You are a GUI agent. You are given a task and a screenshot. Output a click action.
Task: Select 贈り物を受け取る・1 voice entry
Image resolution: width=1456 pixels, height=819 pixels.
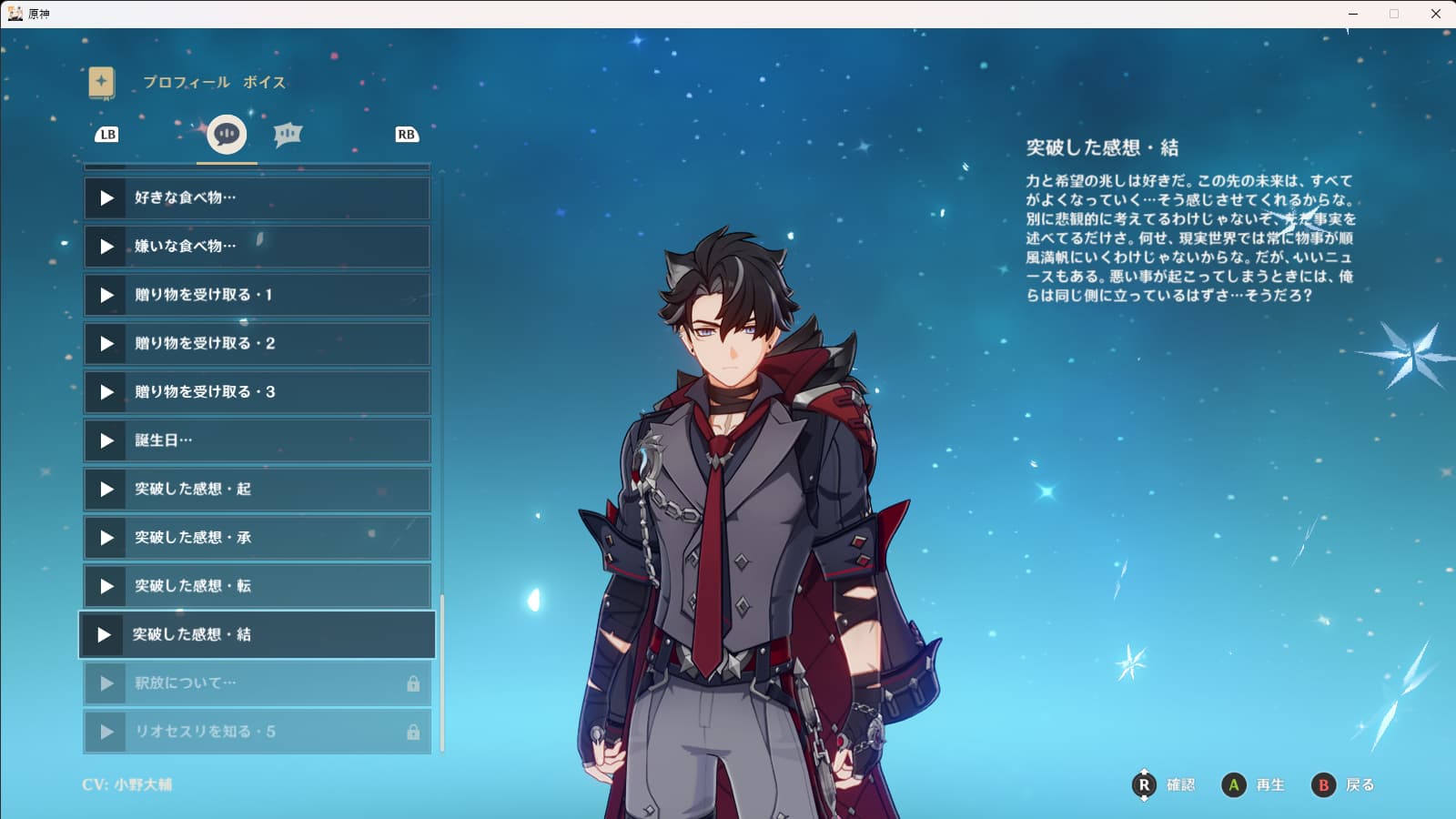tap(257, 295)
